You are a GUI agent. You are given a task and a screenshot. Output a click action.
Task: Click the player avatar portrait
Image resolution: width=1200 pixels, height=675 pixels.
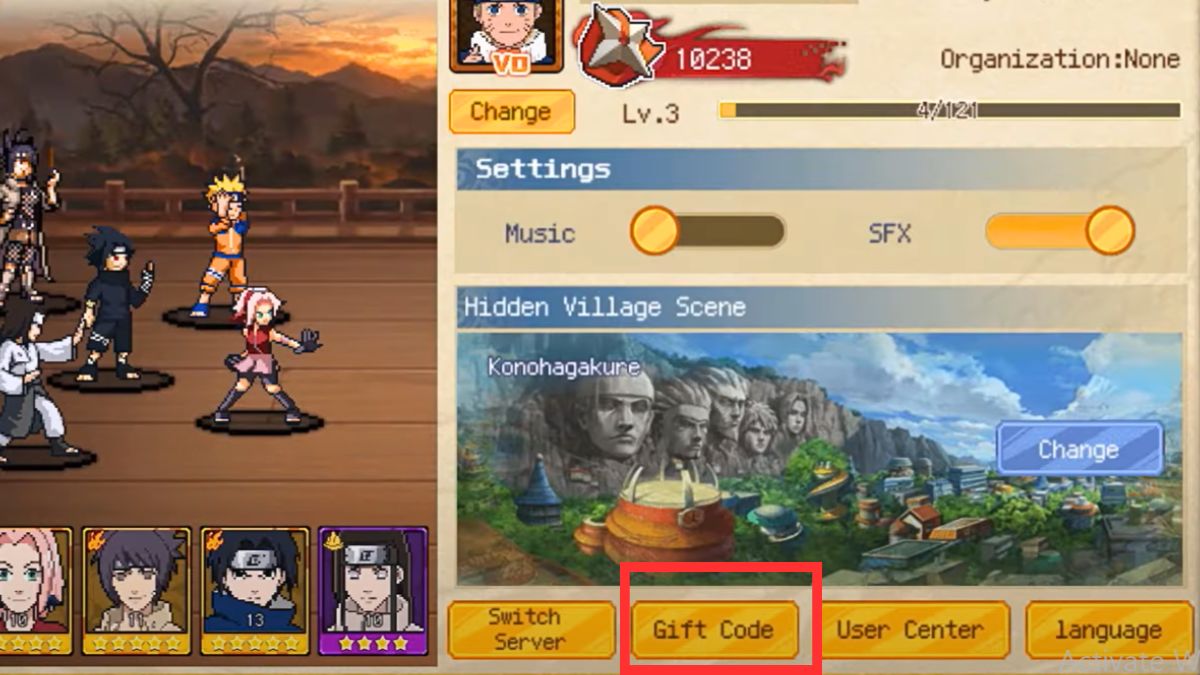pos(506,35)
